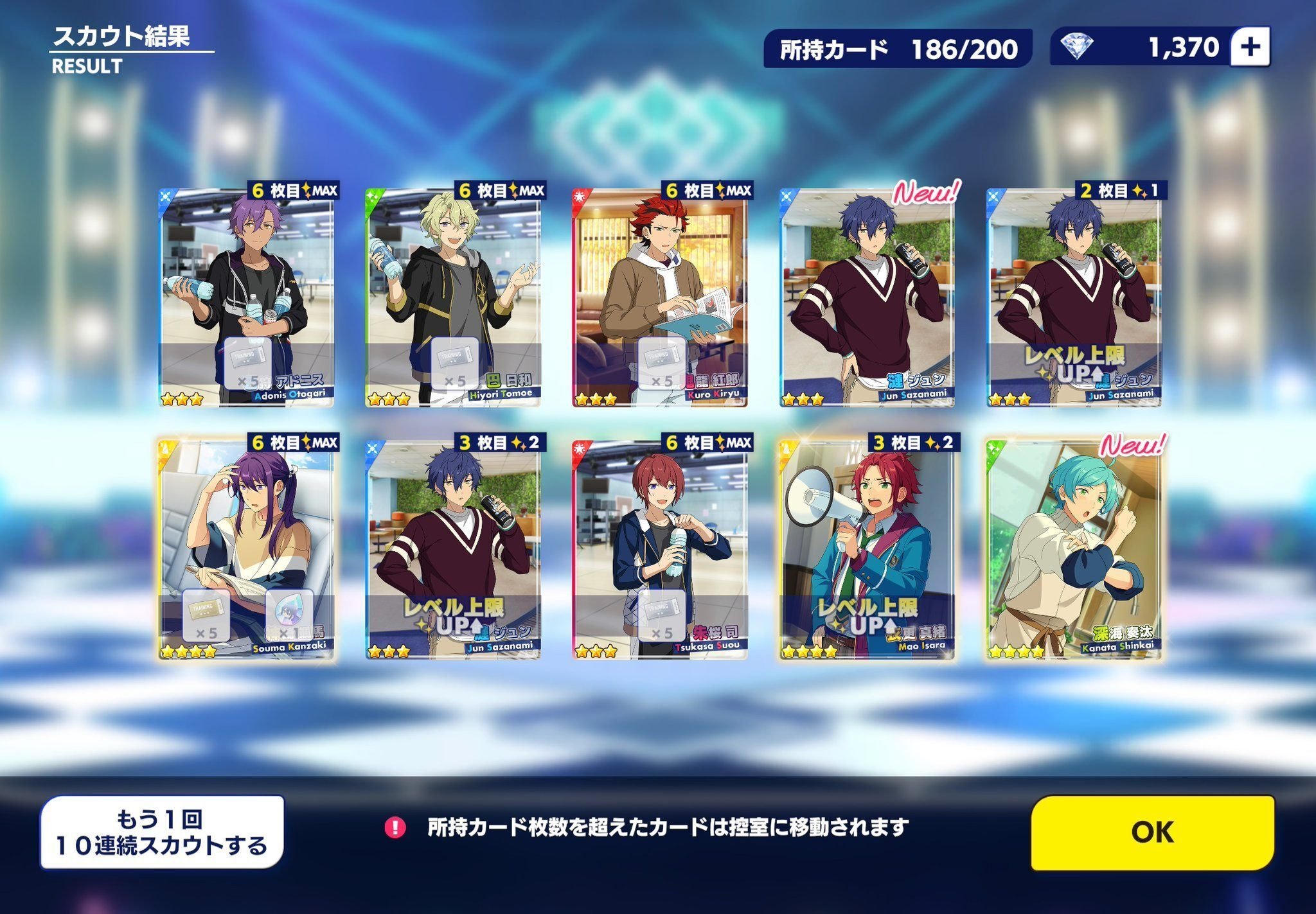Scout ten more times with もう1回 button
1316x914 pixels.
tap(162, 832)
